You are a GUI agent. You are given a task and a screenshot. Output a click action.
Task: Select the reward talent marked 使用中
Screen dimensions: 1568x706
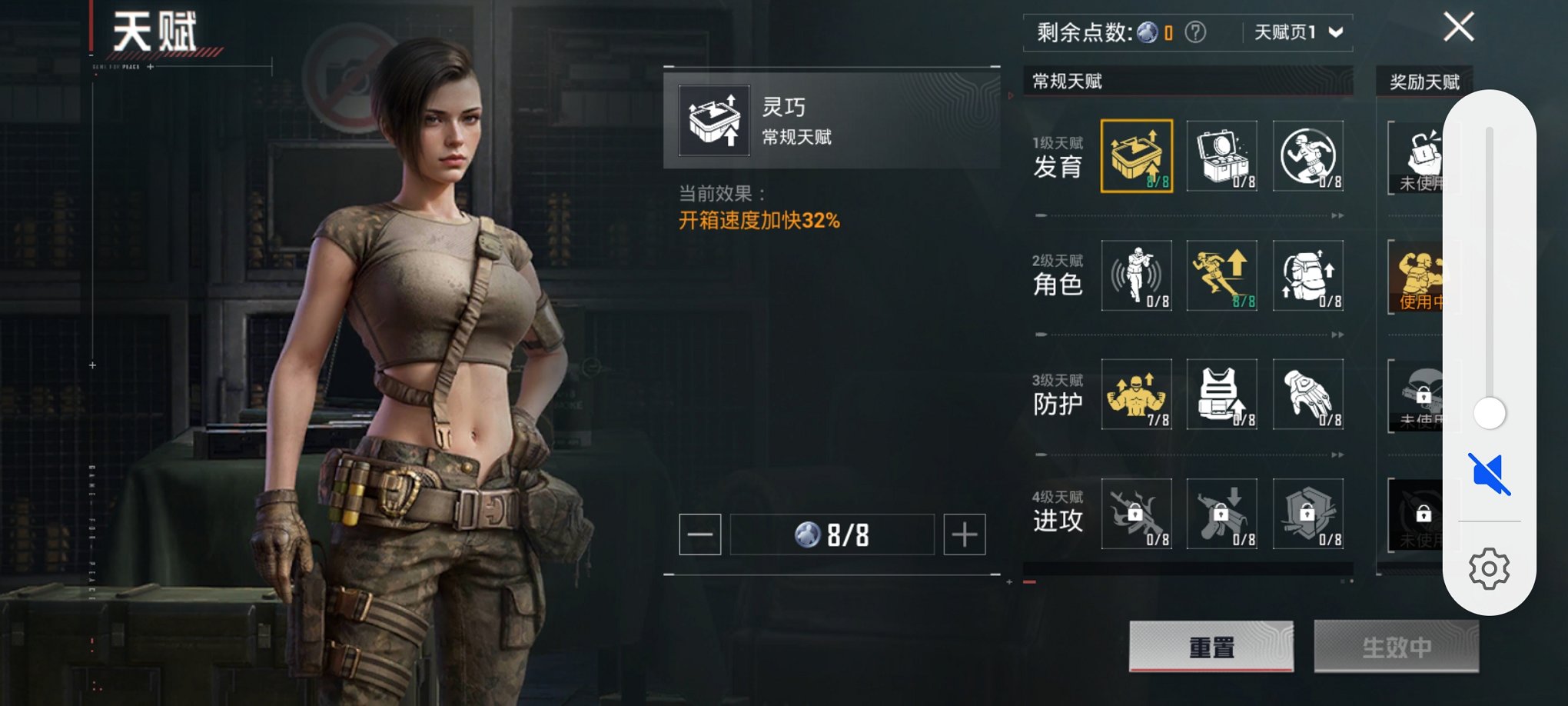pos(1417,277)
